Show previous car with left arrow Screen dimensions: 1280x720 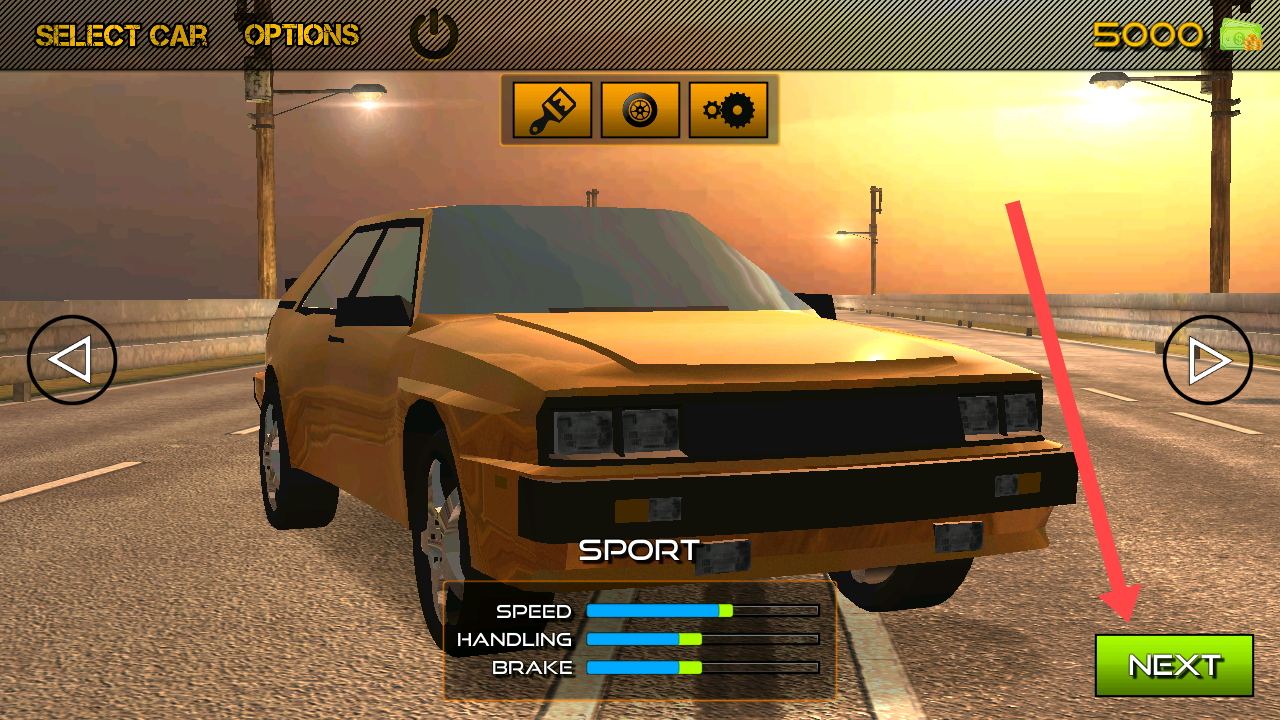72,360
